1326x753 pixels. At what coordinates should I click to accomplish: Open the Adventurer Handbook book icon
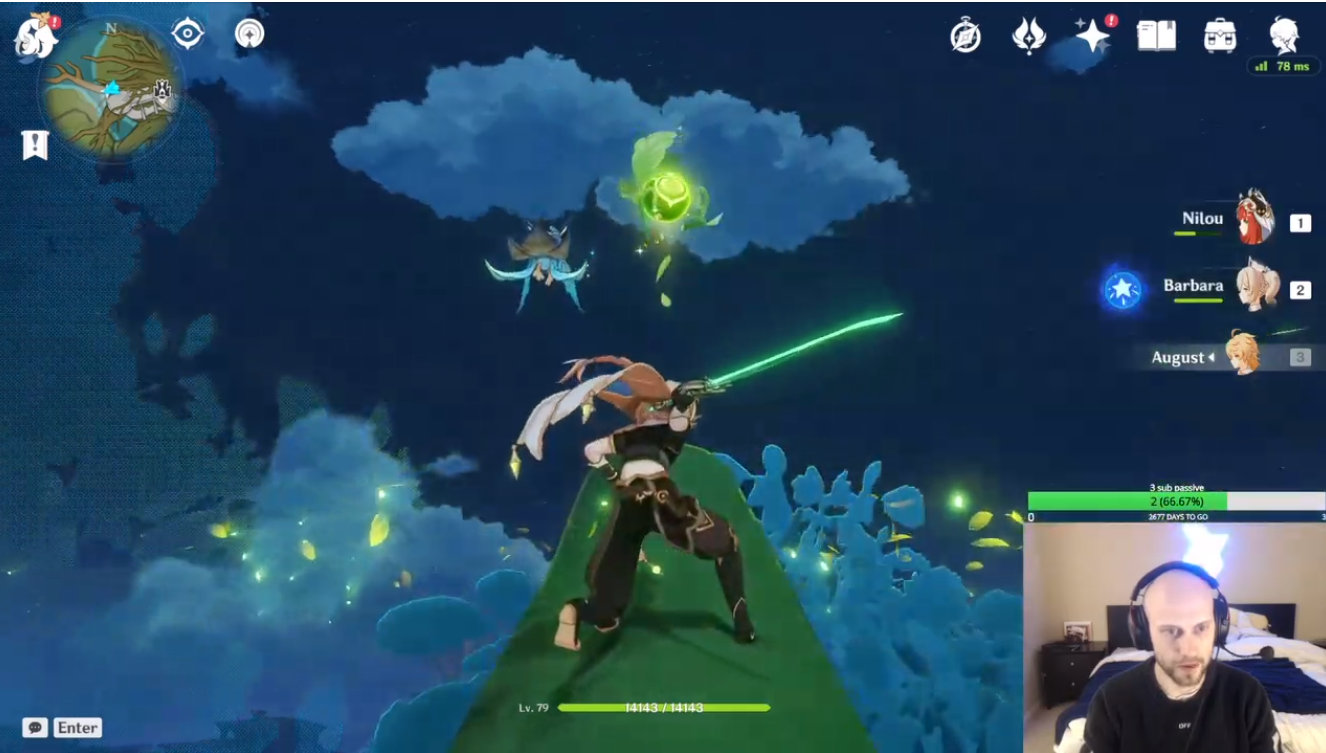click(1156, 36)
